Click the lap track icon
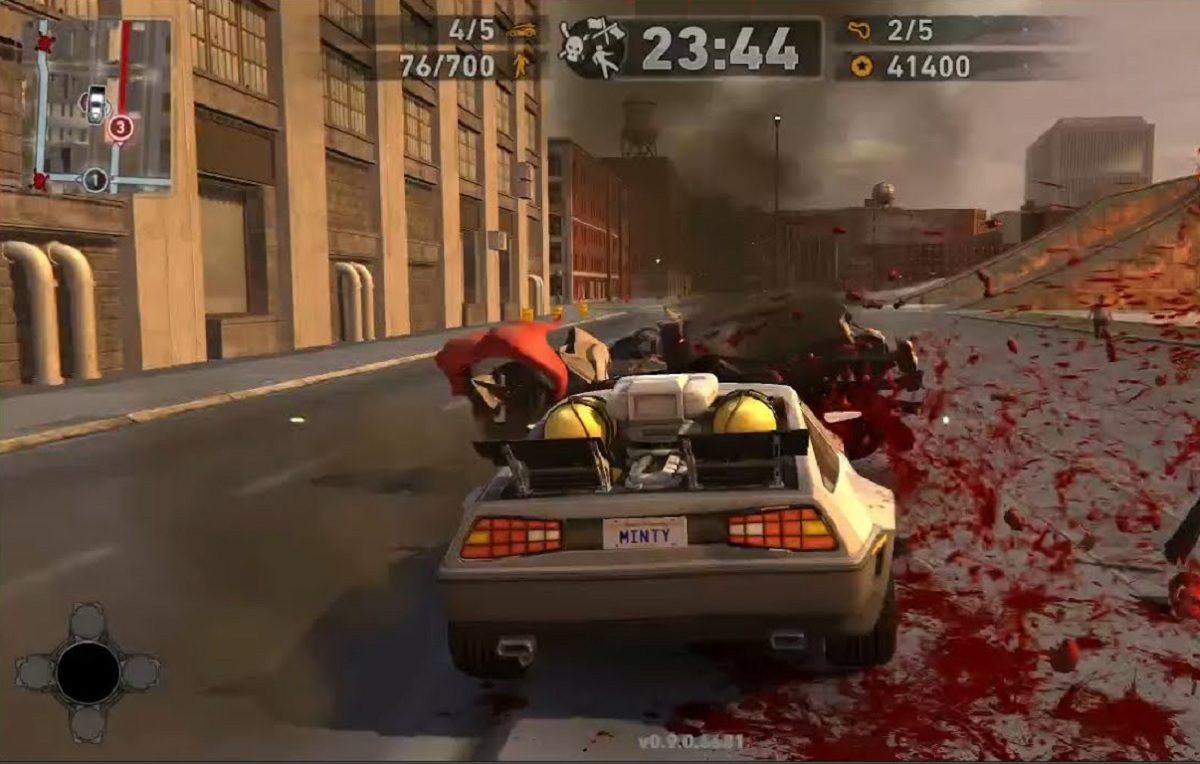 tap(860, 30)
